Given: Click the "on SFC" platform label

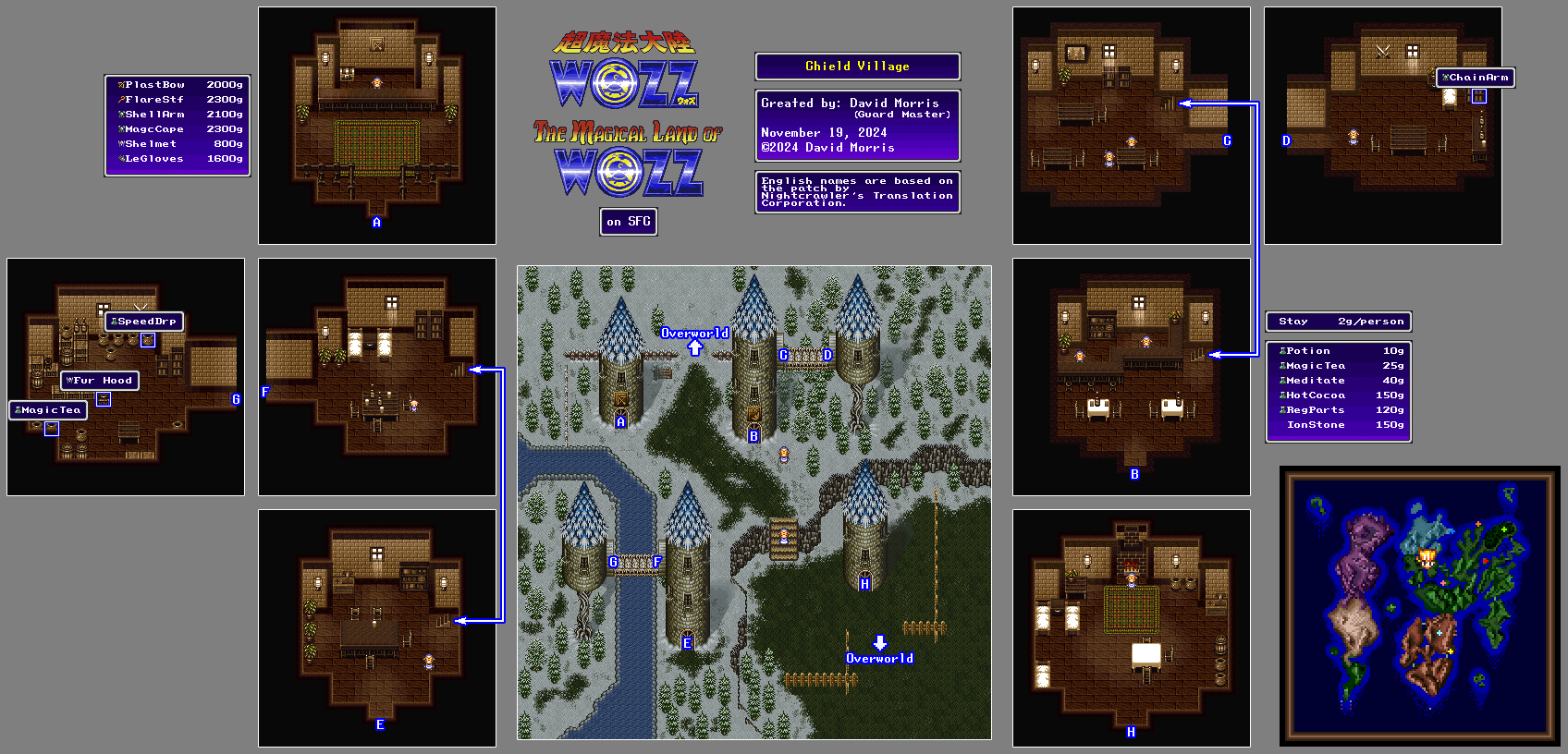Looking at the screenshot, I should (x=629, y=222).
